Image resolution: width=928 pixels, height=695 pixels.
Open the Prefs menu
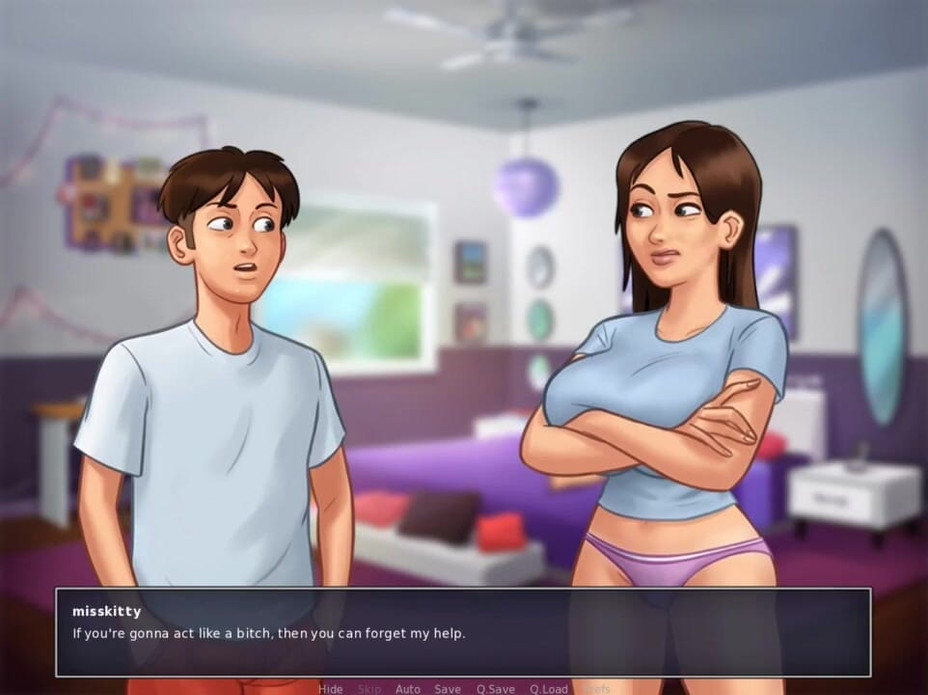596,689
